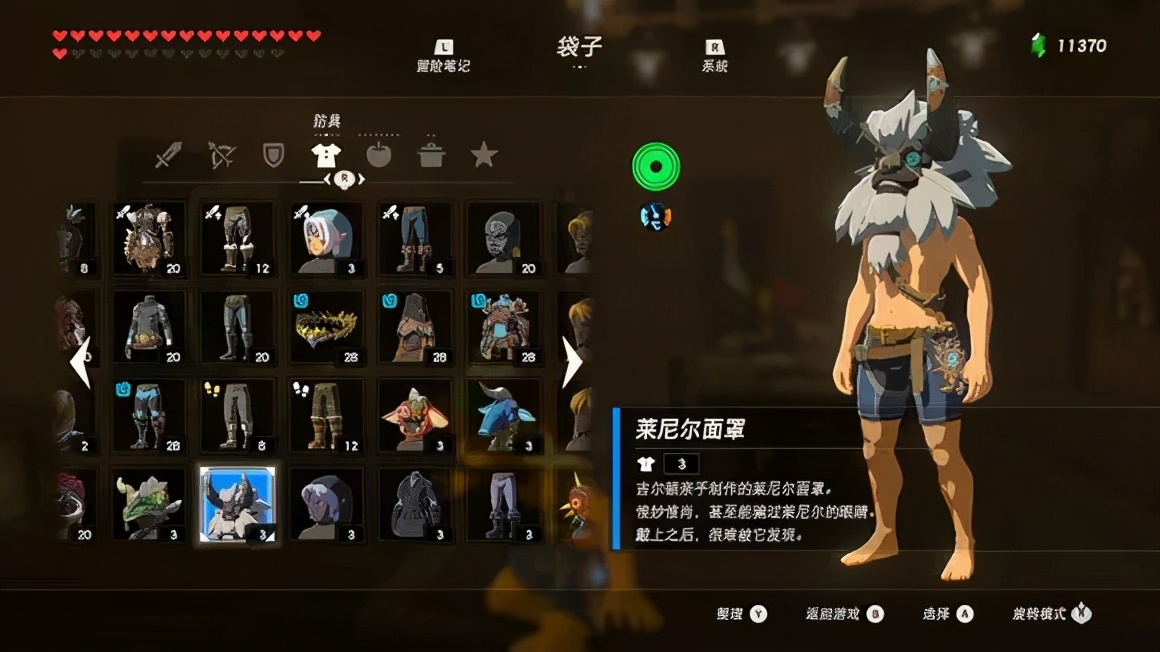
Task: Open the apple materials tab
Action: (379, 155)
